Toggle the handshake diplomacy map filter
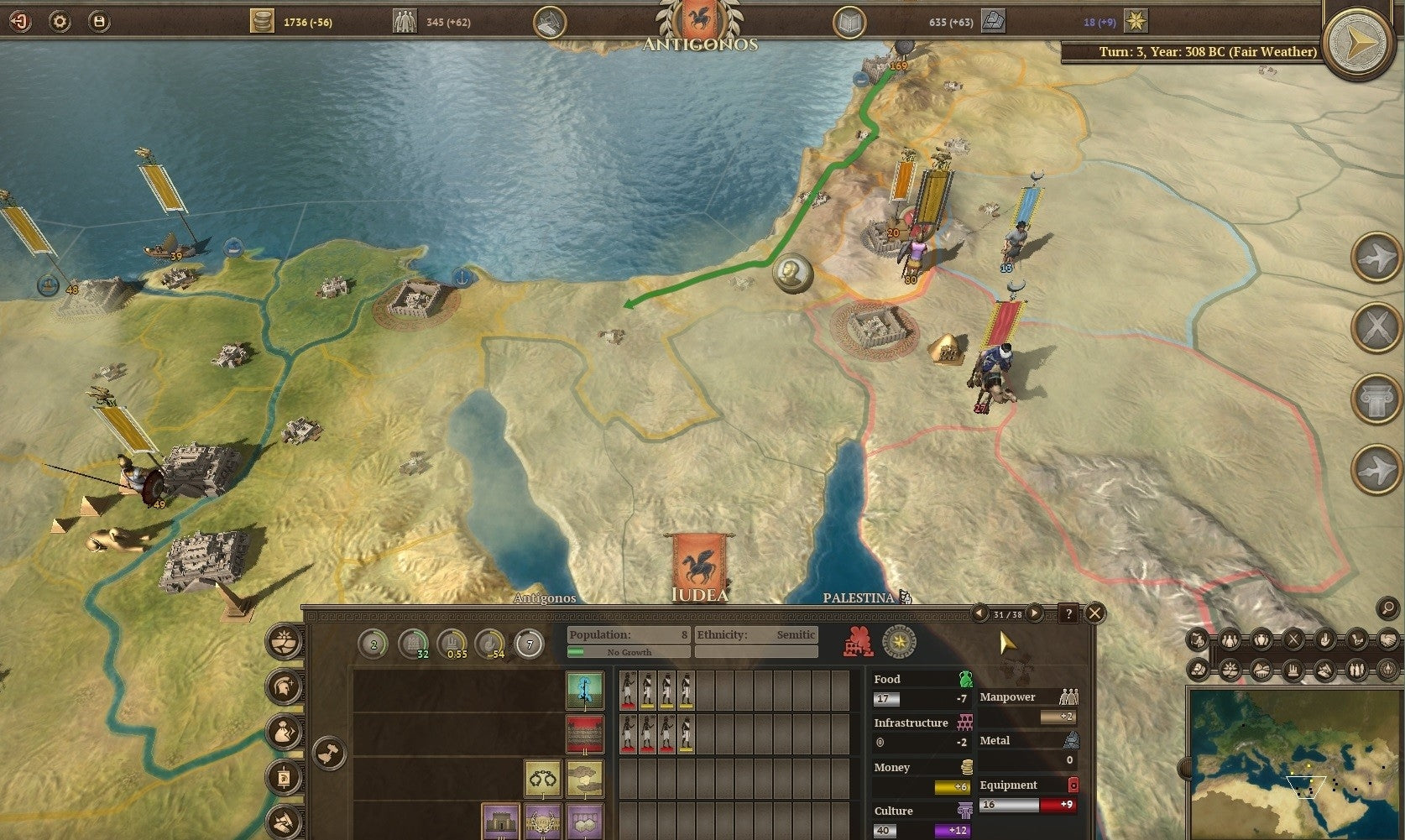 coord(1387,639)
